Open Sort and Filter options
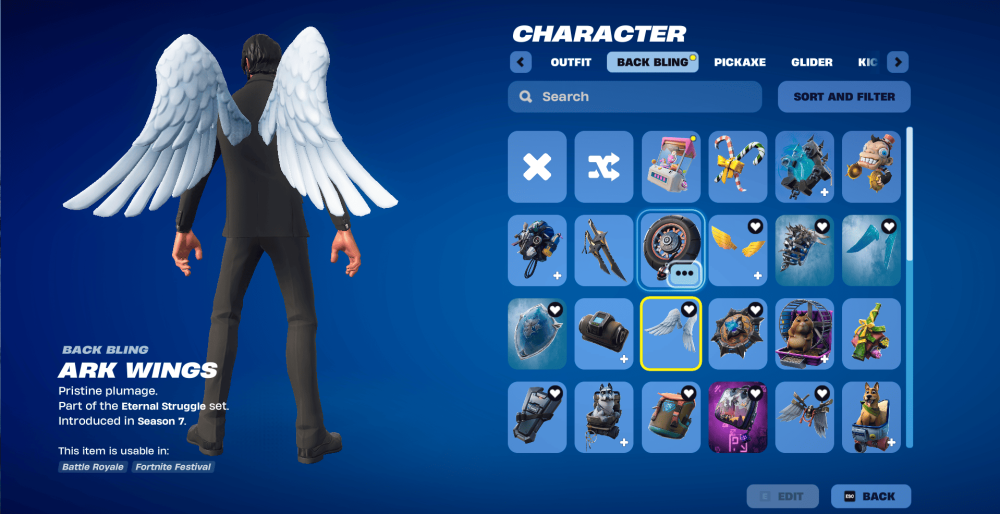The width and height of the screenshot is (1000, 514). pos(844,97)
